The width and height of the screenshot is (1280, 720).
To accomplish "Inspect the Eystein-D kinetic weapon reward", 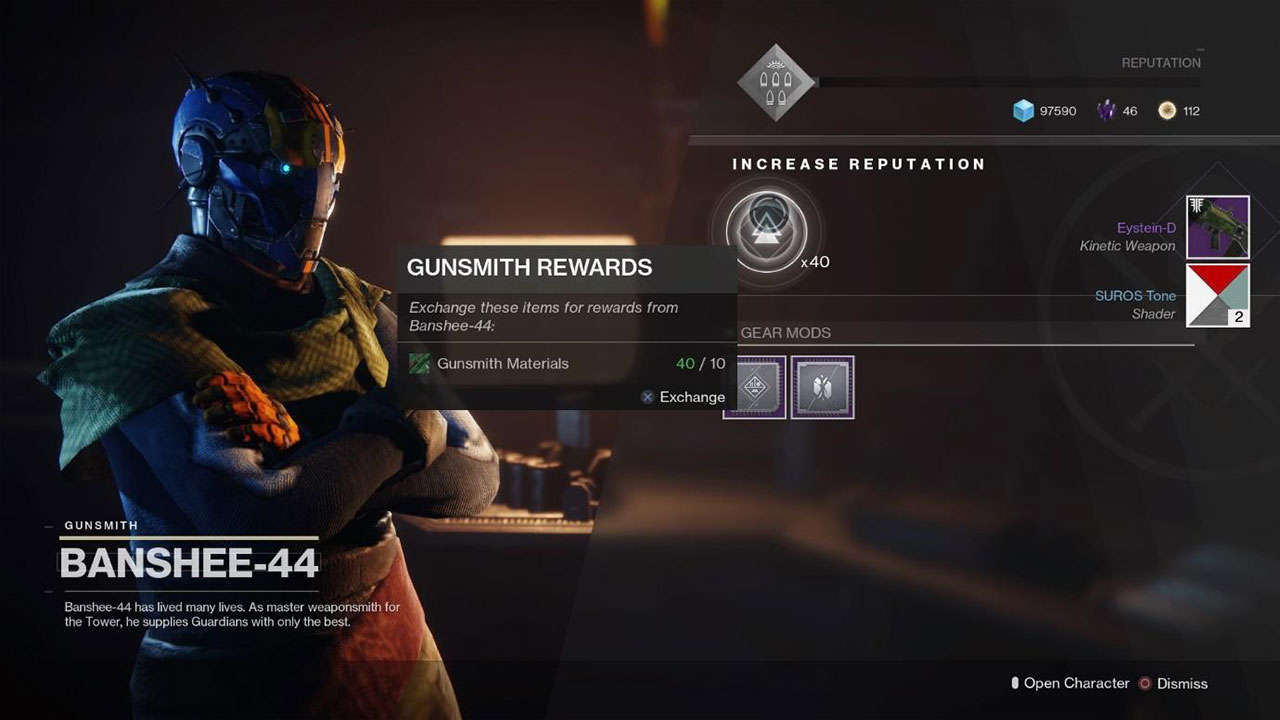I will 1217,227.
